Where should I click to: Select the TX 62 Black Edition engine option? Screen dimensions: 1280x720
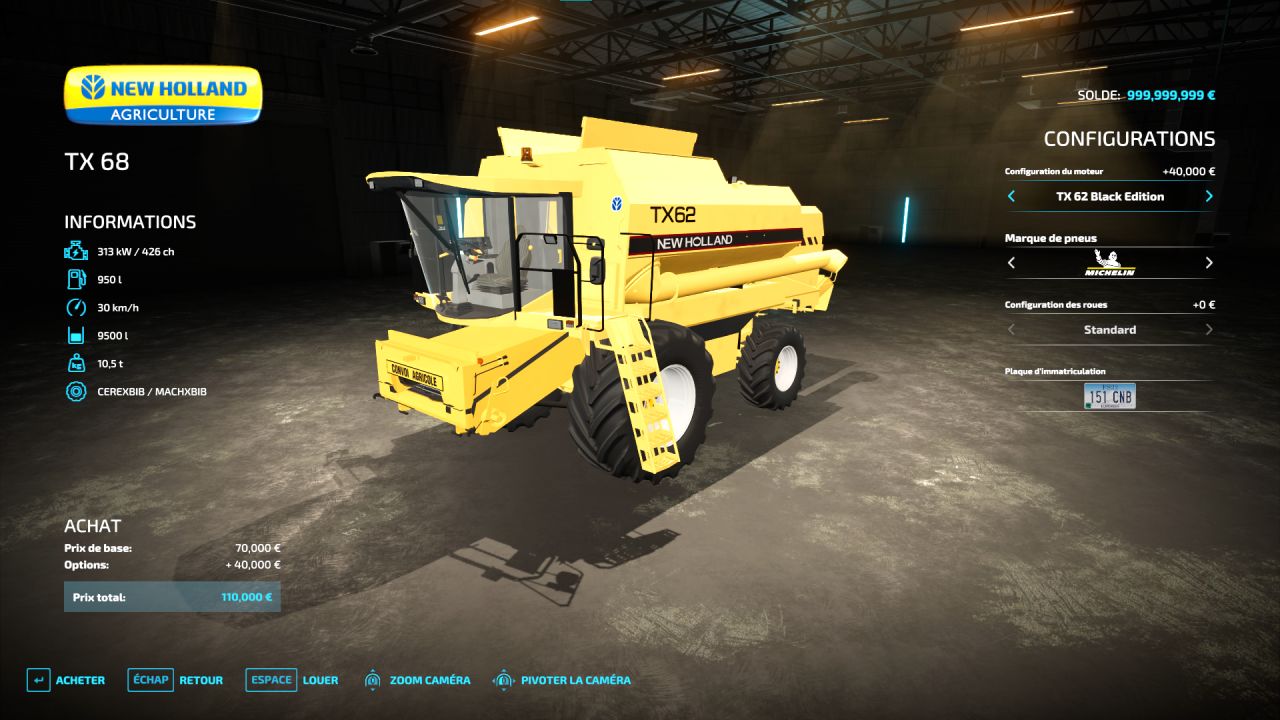point(1108,196)
